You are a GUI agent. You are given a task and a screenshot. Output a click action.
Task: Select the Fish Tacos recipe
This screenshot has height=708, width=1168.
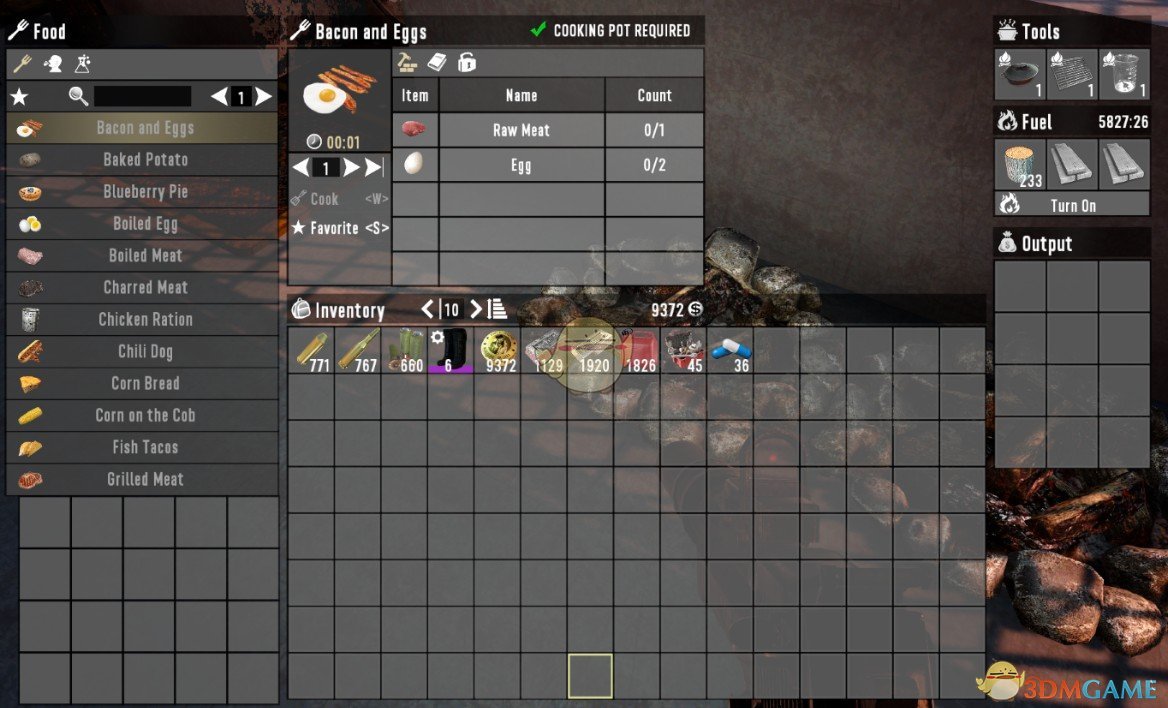tap(145, 448)
